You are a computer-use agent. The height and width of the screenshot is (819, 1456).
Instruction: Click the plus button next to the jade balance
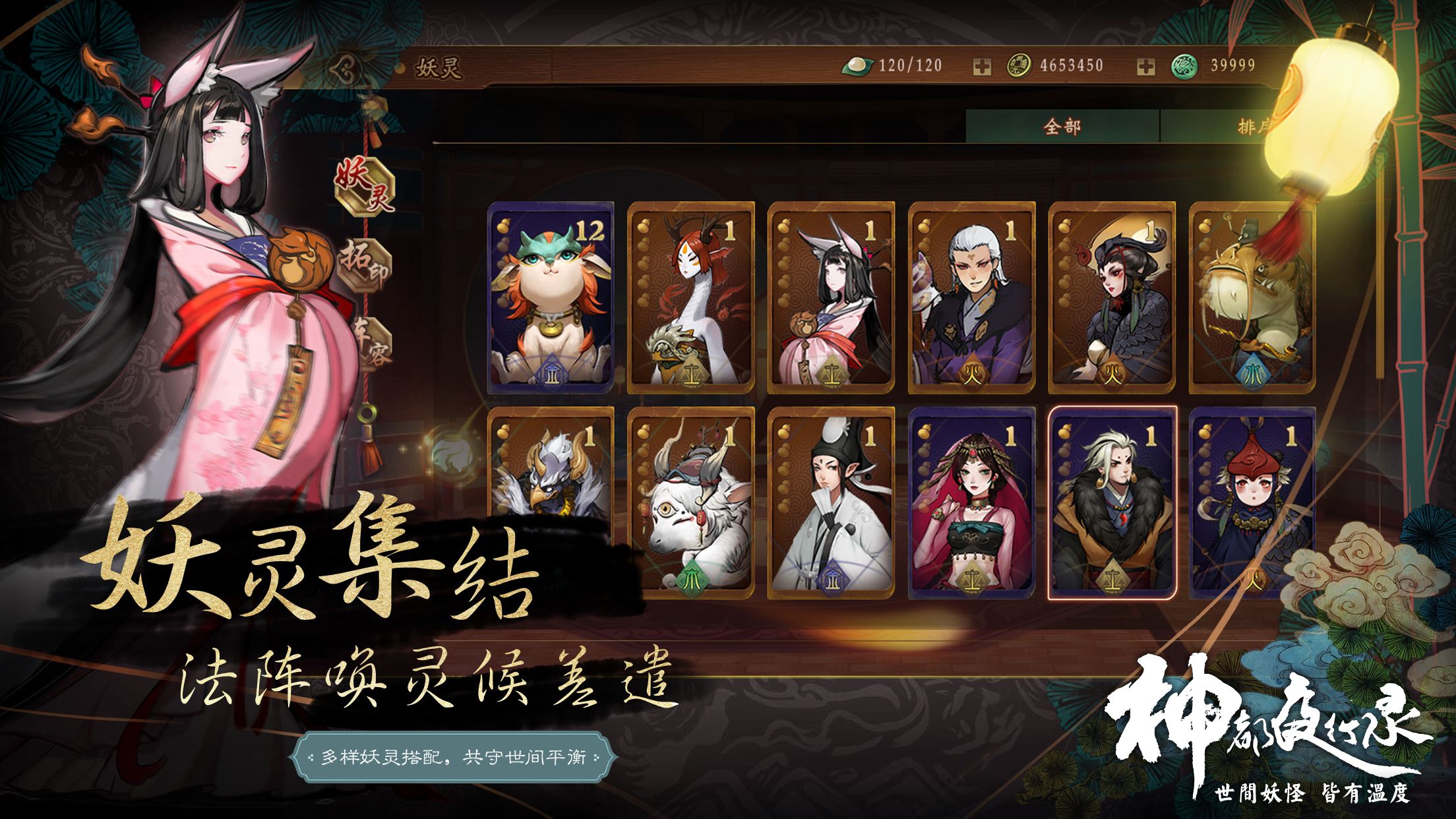(x=1145, y=66)
